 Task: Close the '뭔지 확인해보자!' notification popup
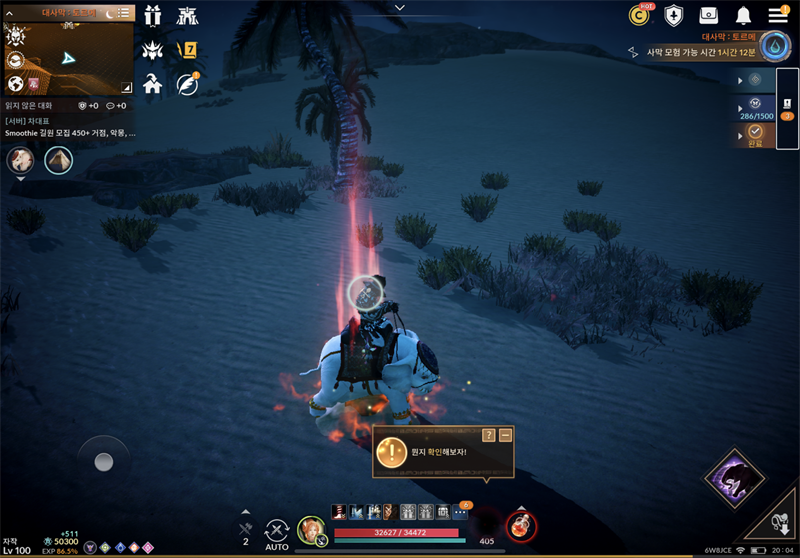coord(506,435)
